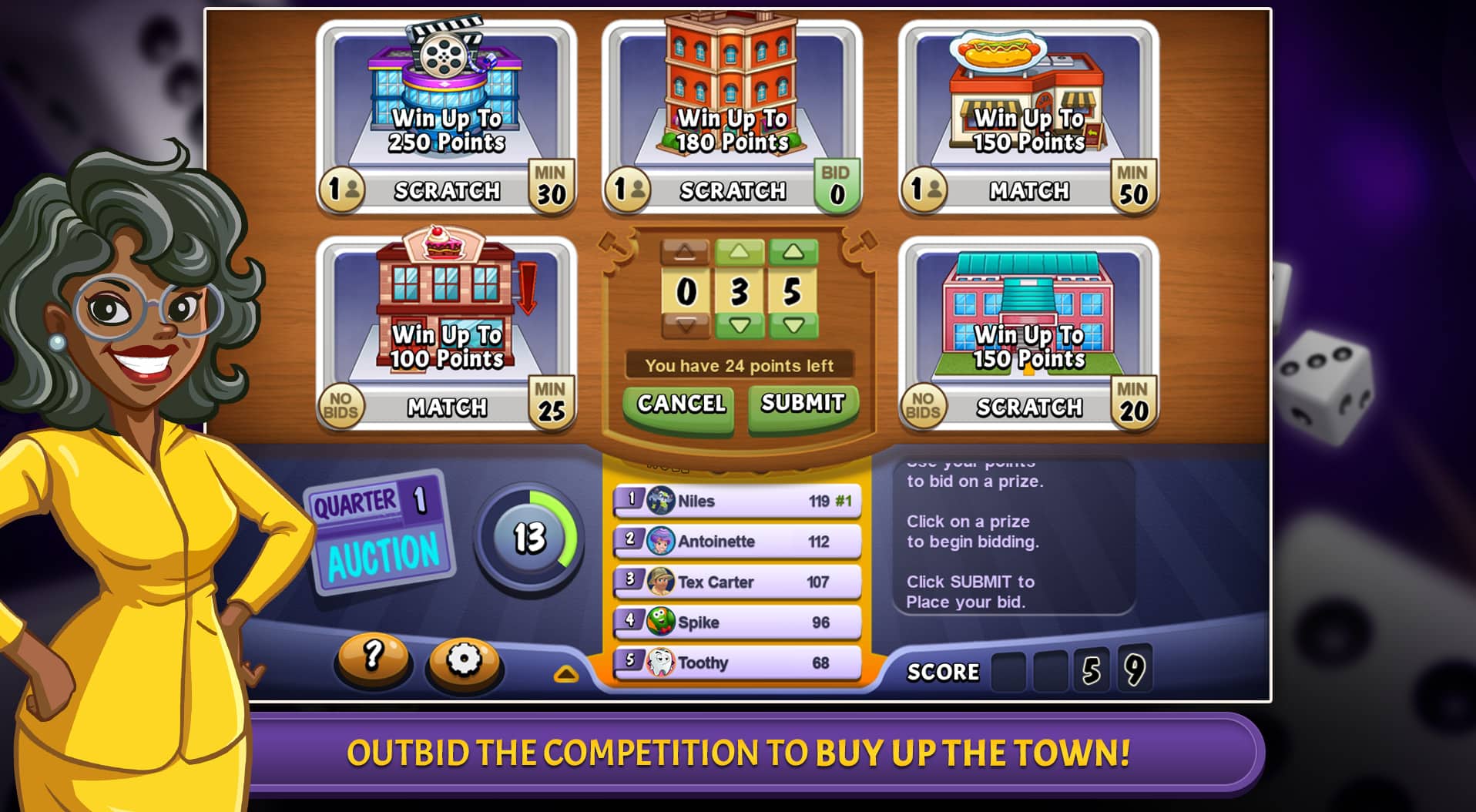Screen dimensions: 1476x812
Task: Click Niles' avatar in the leaderboard
Action: [x=660, y=500]
